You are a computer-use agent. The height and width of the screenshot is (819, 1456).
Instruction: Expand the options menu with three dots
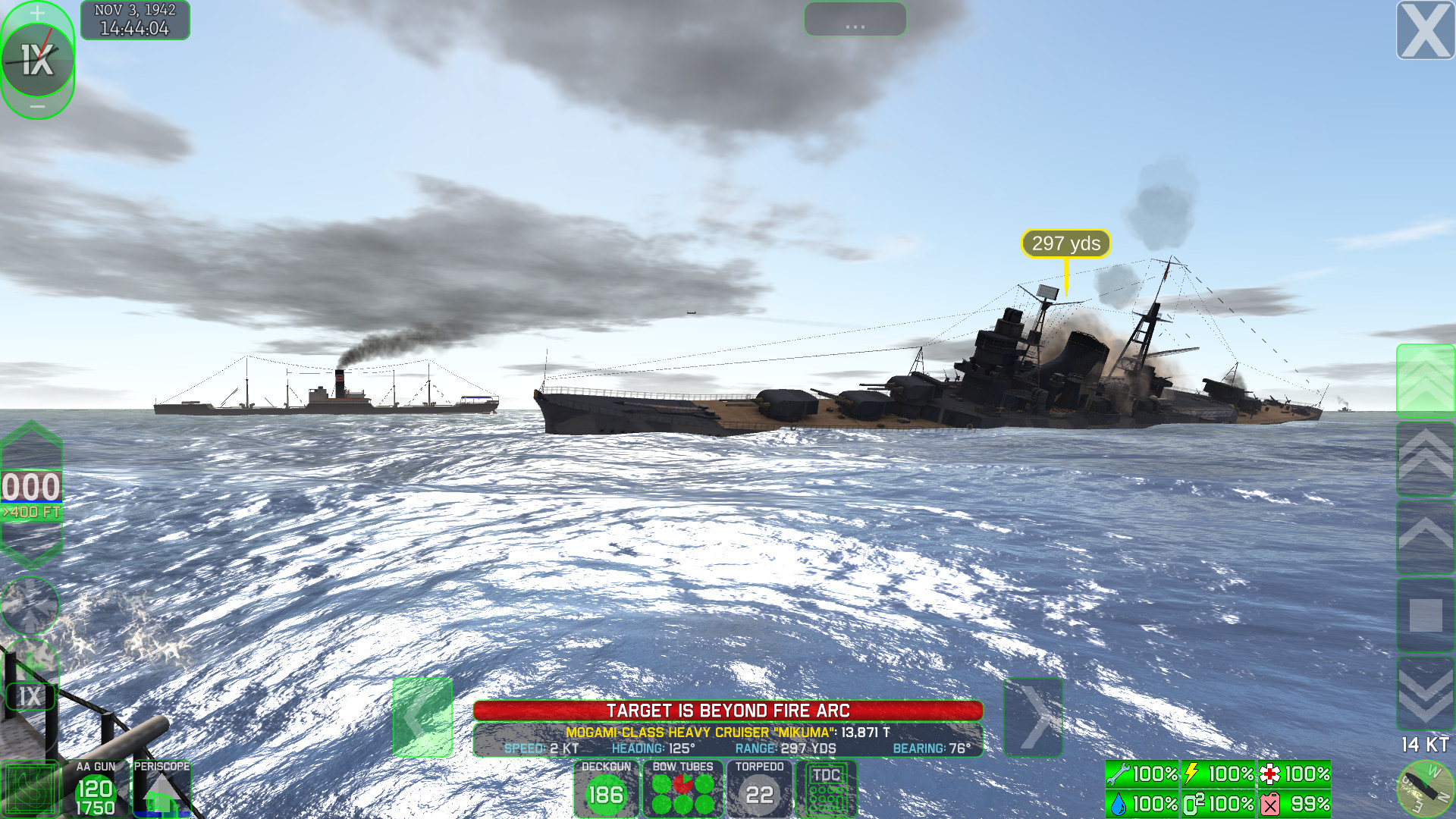[855, 20]
